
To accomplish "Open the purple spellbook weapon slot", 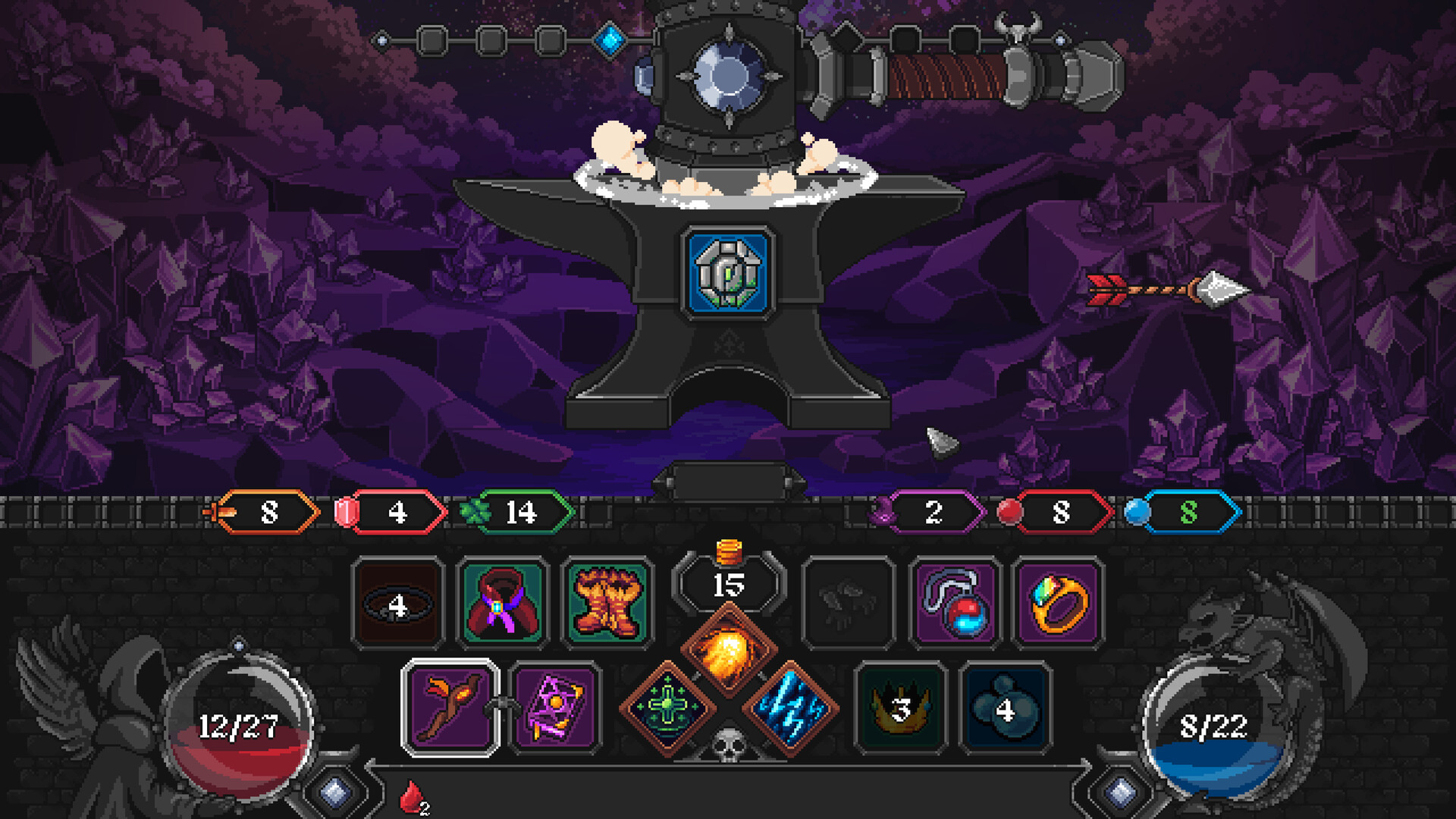I will [555, 711].
